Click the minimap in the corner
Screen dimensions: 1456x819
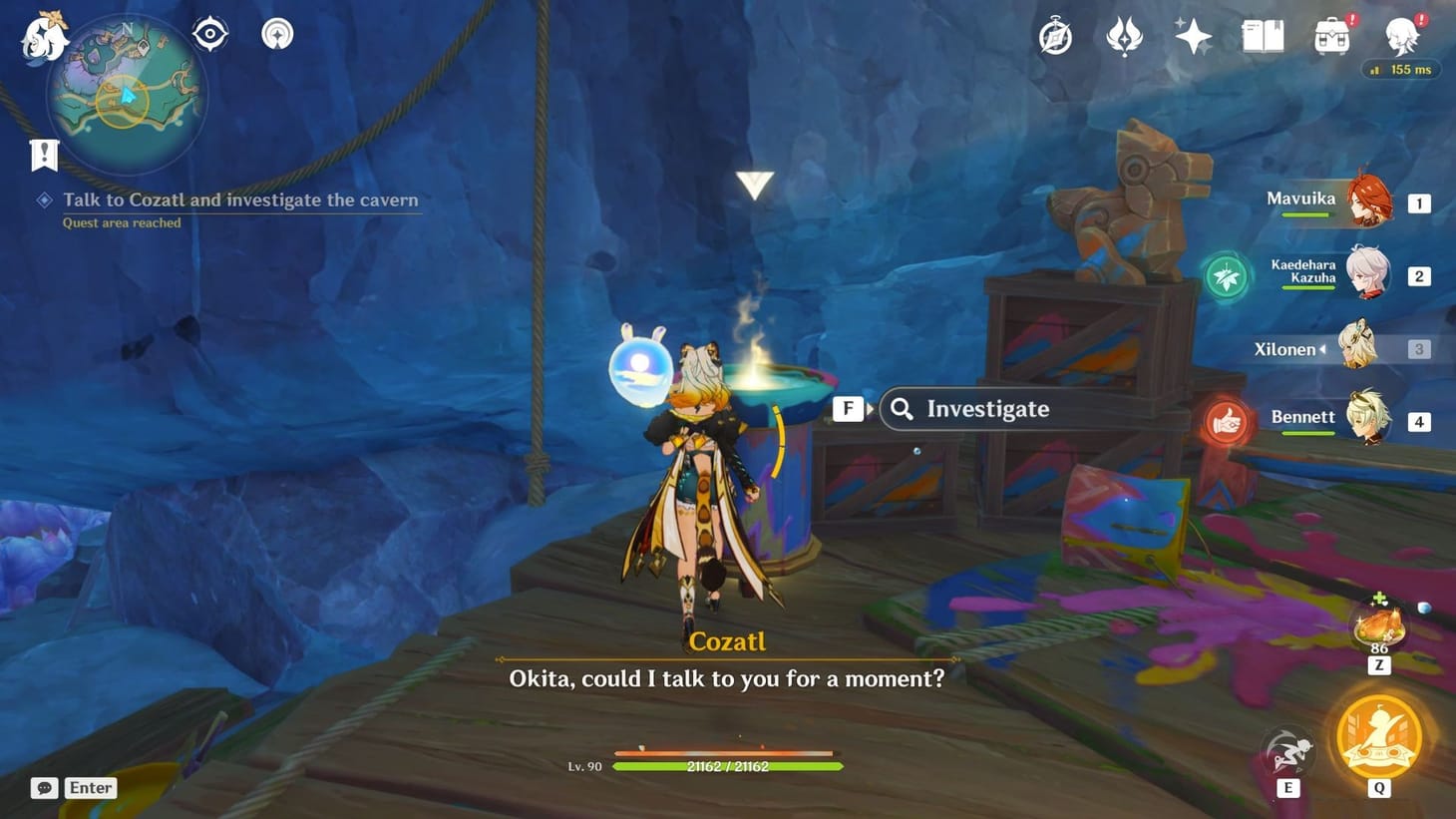point(125,95)
